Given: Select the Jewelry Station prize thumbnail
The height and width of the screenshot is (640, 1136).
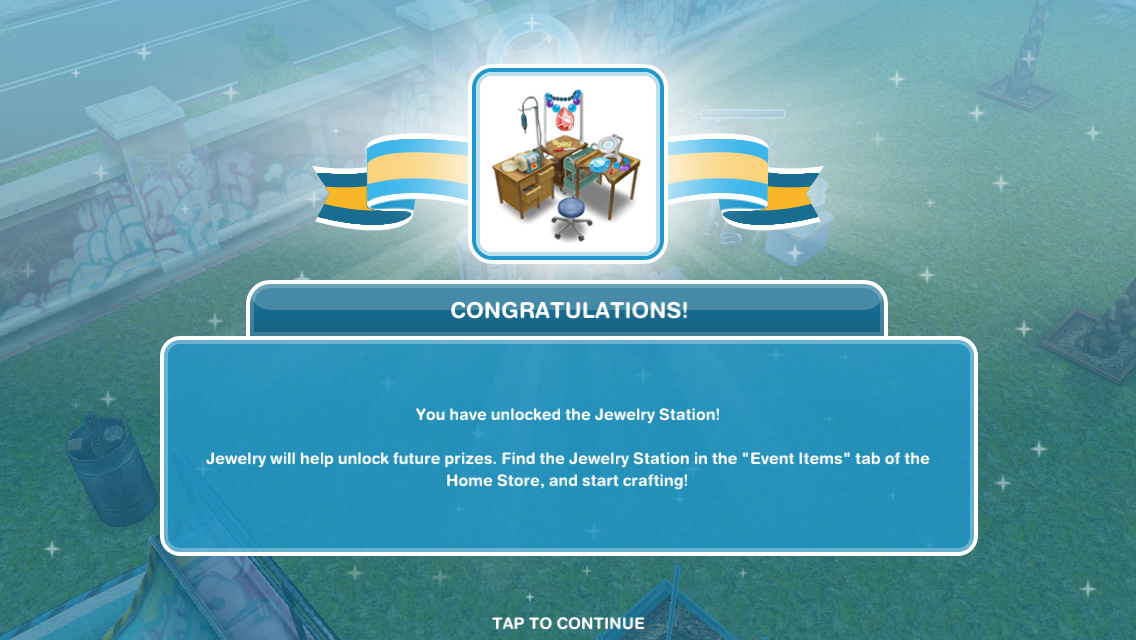Looking at the screenshot, I should pyautogui.click(x=568, y=165).
